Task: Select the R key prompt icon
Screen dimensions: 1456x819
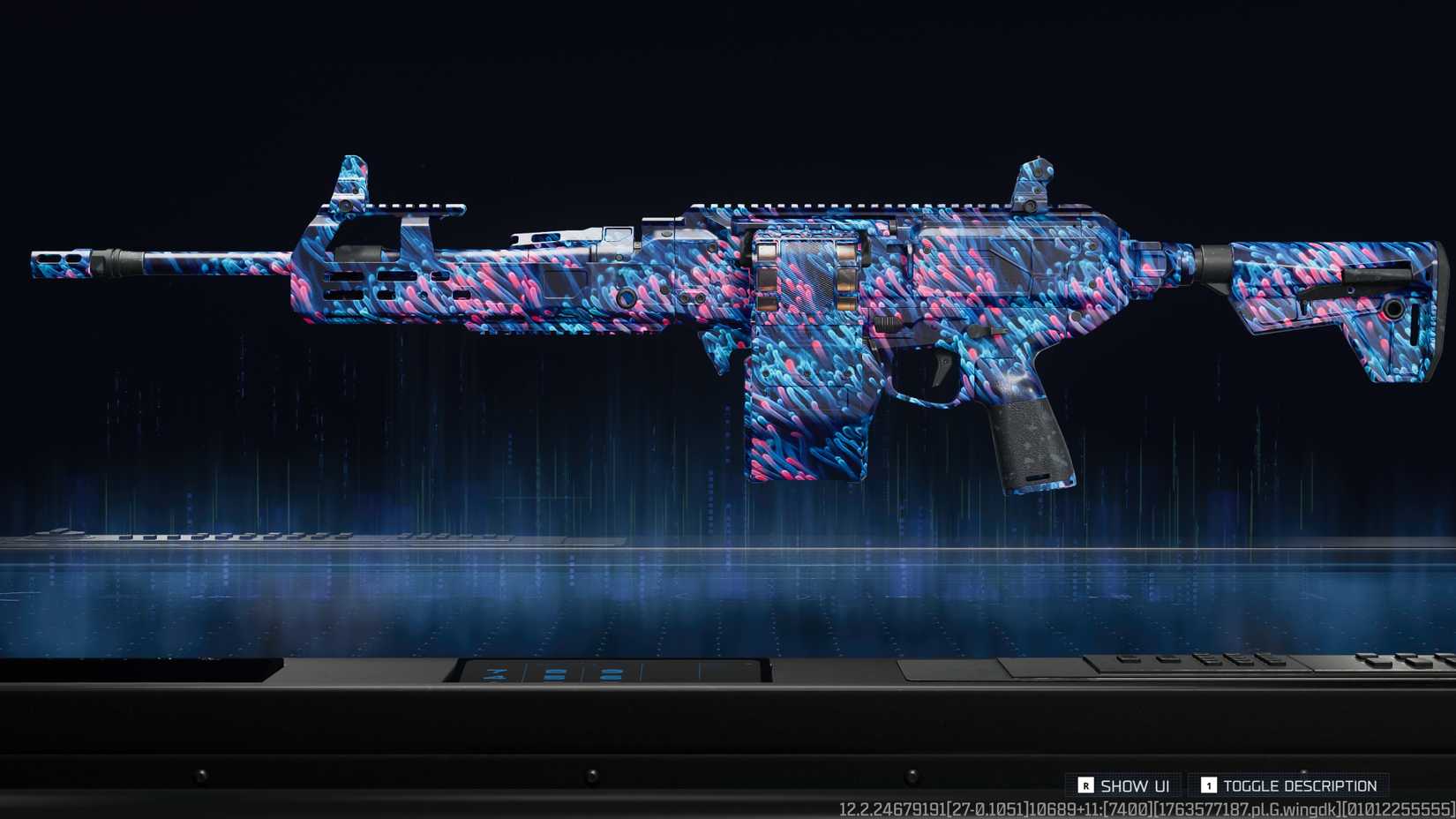Action: click(x=1087, y=785)
